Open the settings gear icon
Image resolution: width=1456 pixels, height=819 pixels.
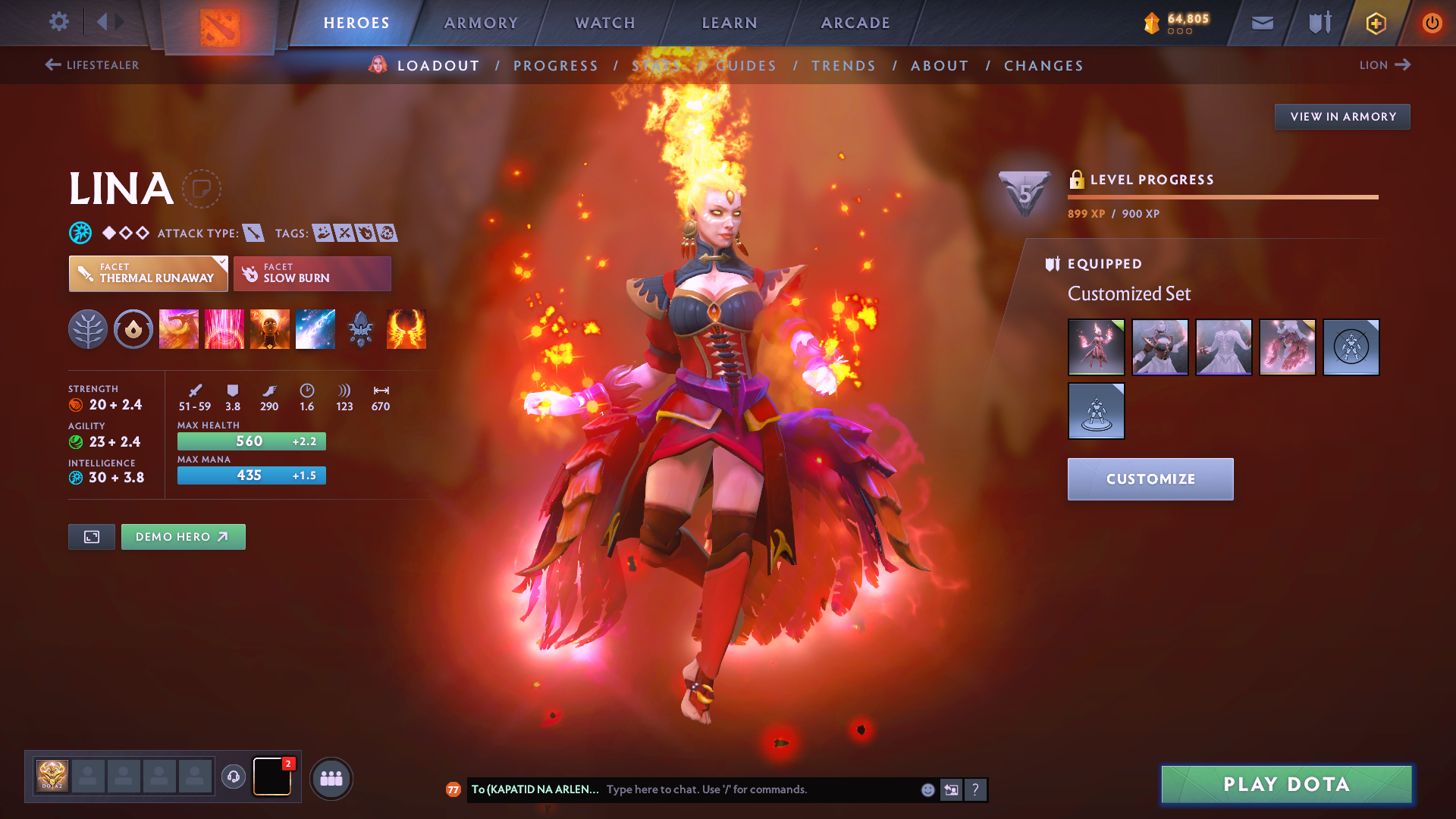(x=58, y=23)
